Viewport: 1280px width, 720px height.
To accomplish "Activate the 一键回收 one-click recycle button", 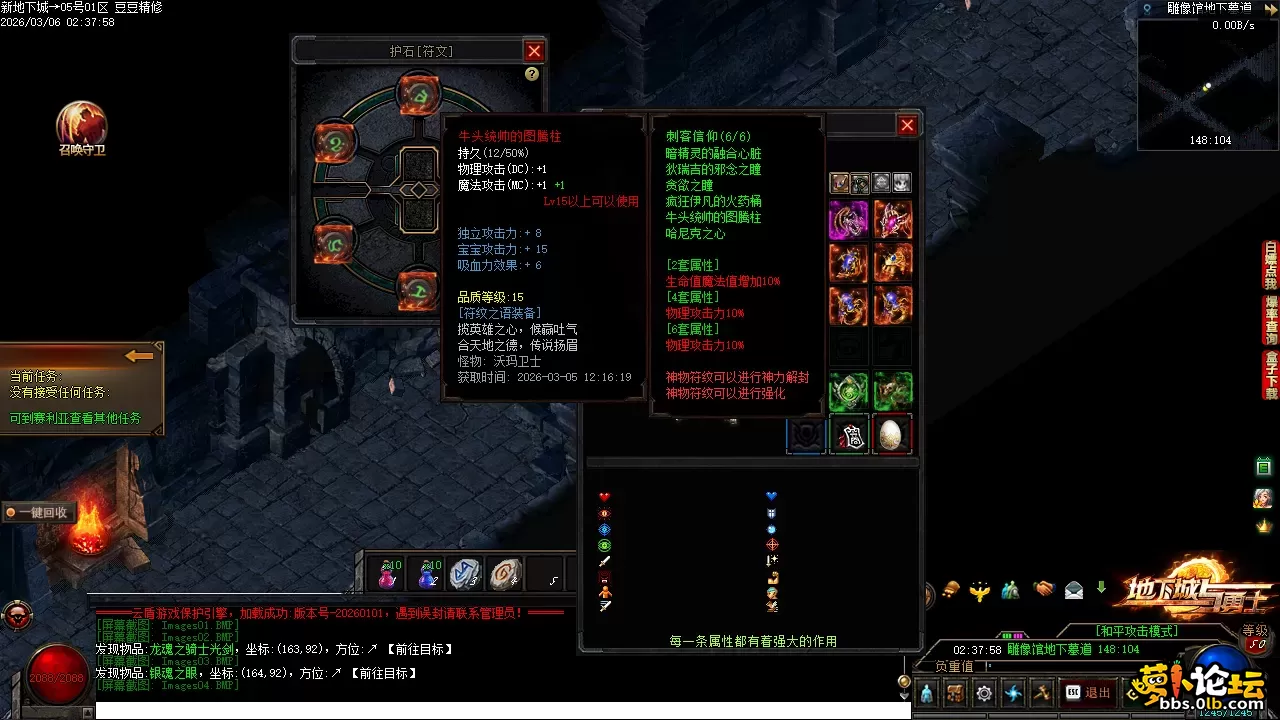I will (x=38, y=512).
